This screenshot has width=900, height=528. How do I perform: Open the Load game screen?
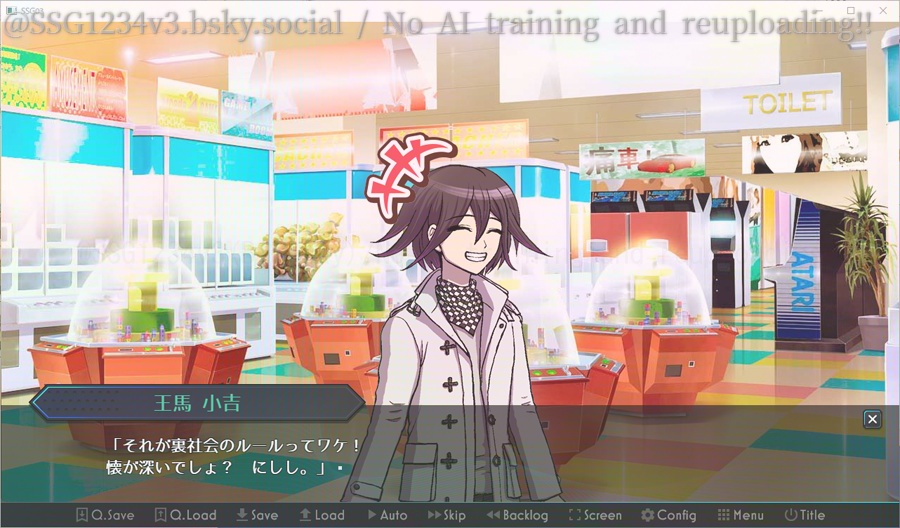[321, 515]
